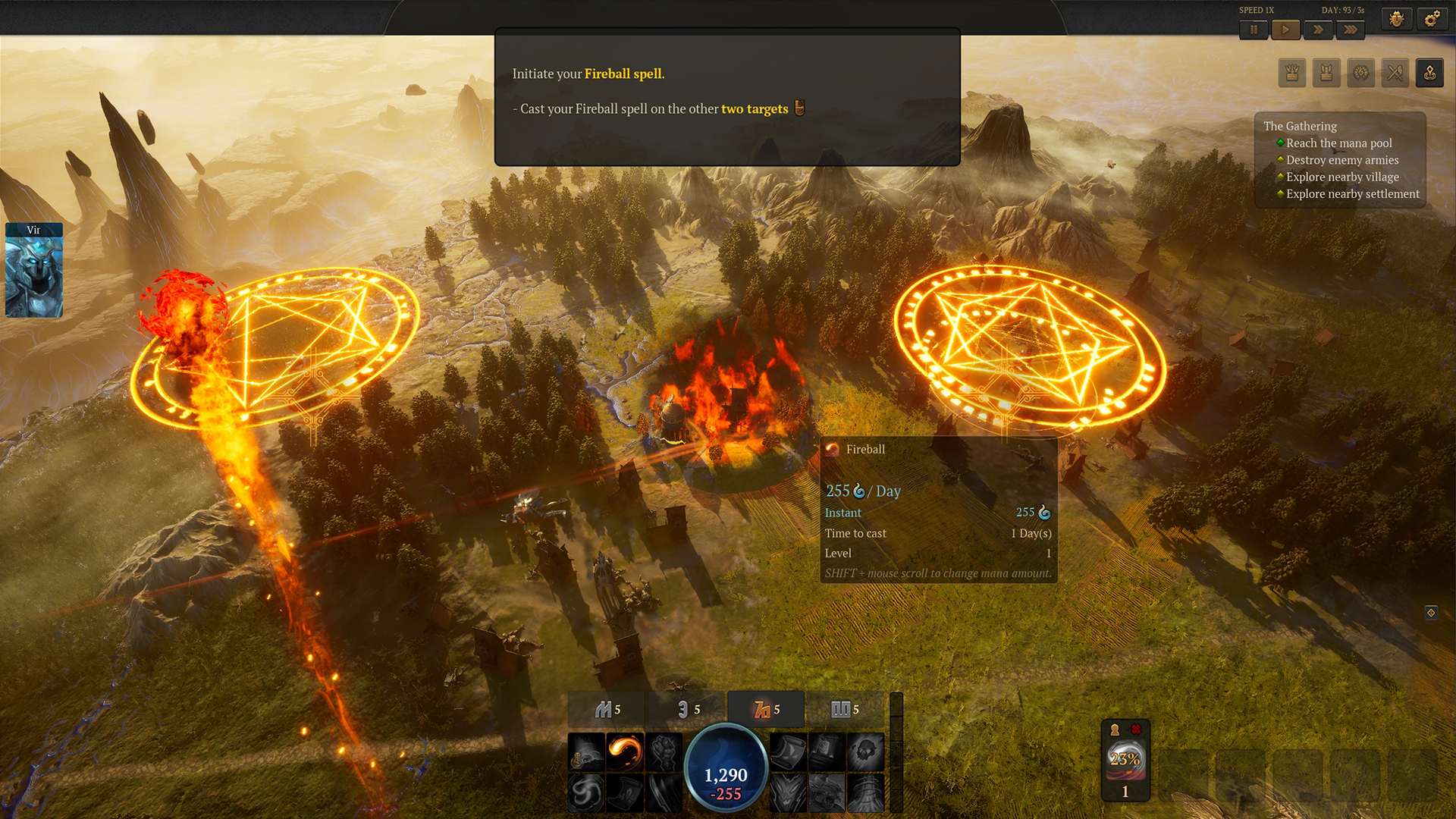Cancel the queued spell with red X
1456x819 pixels.
pos(1136,730)
